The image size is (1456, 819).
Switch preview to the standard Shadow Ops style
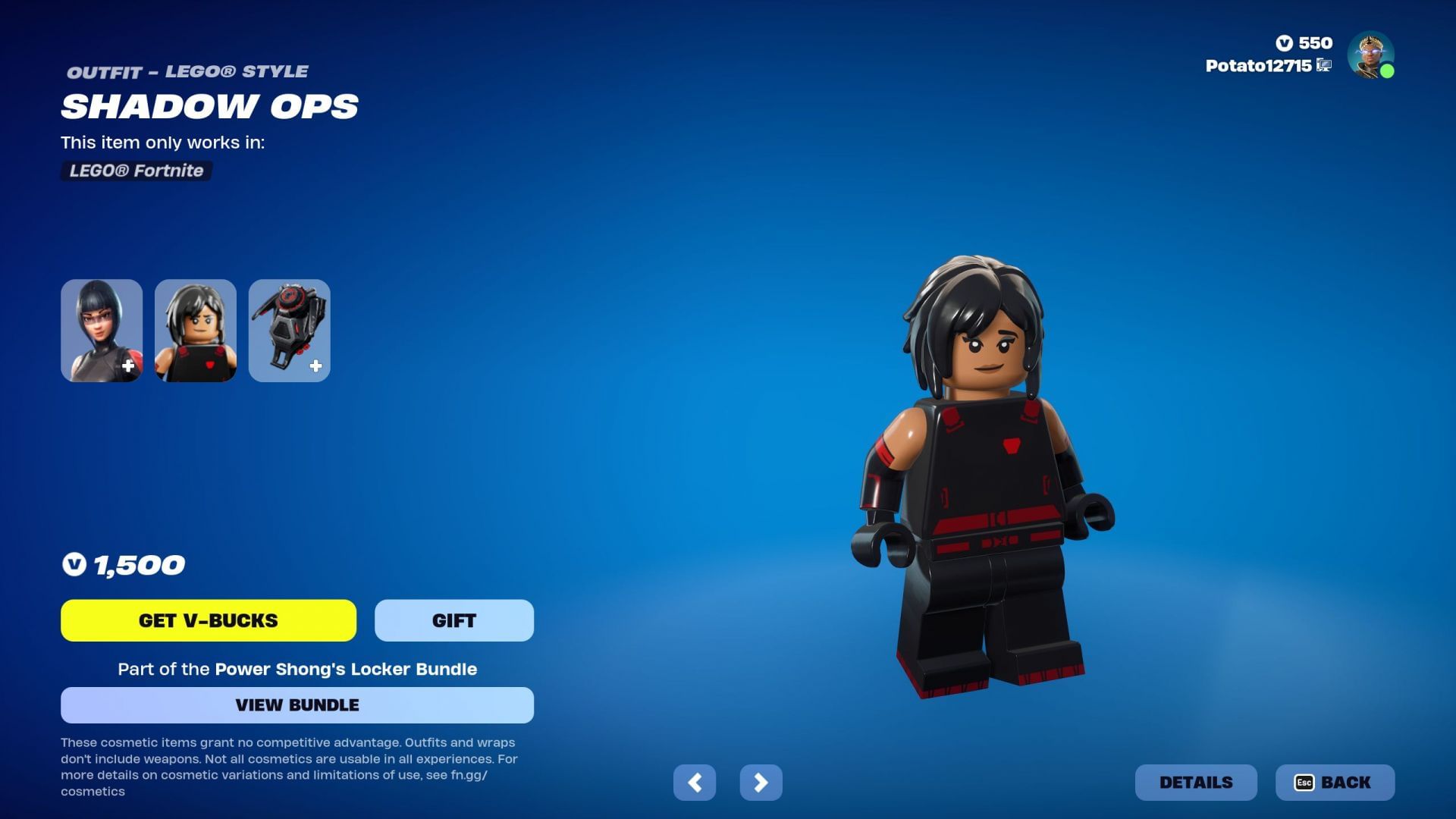point(102,330)
